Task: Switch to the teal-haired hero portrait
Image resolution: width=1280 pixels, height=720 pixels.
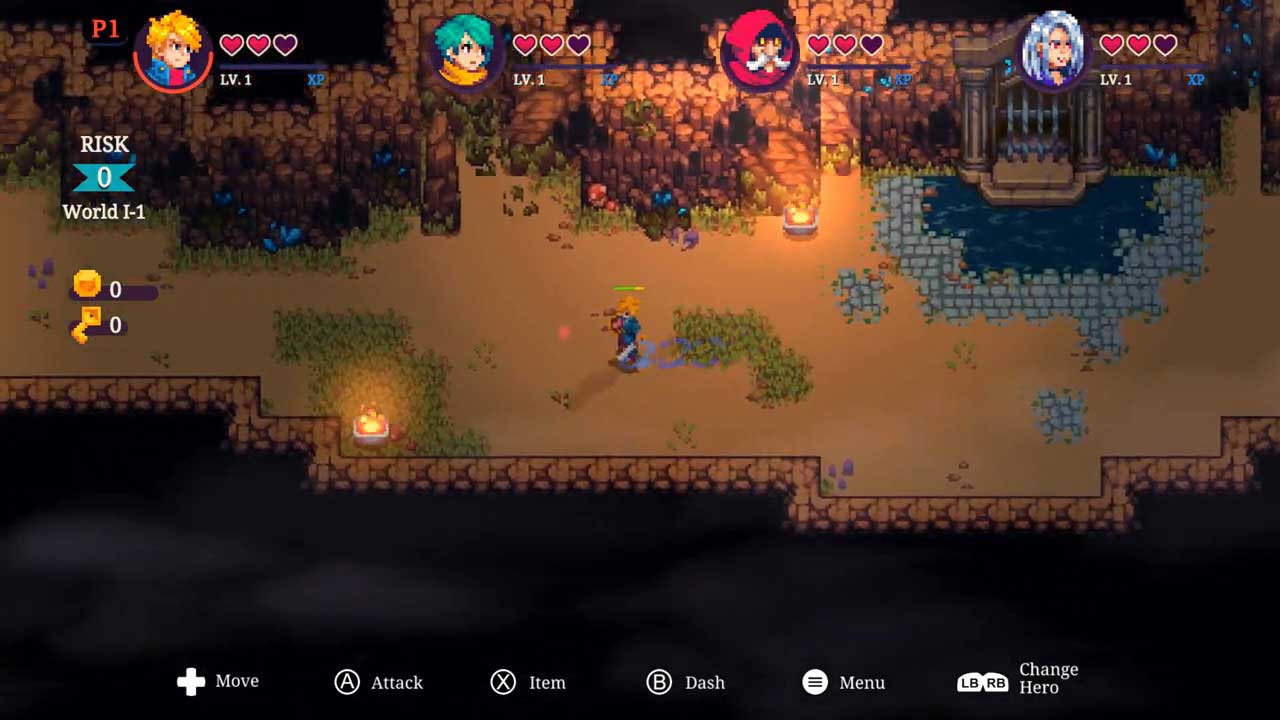Action: [466, 49]
